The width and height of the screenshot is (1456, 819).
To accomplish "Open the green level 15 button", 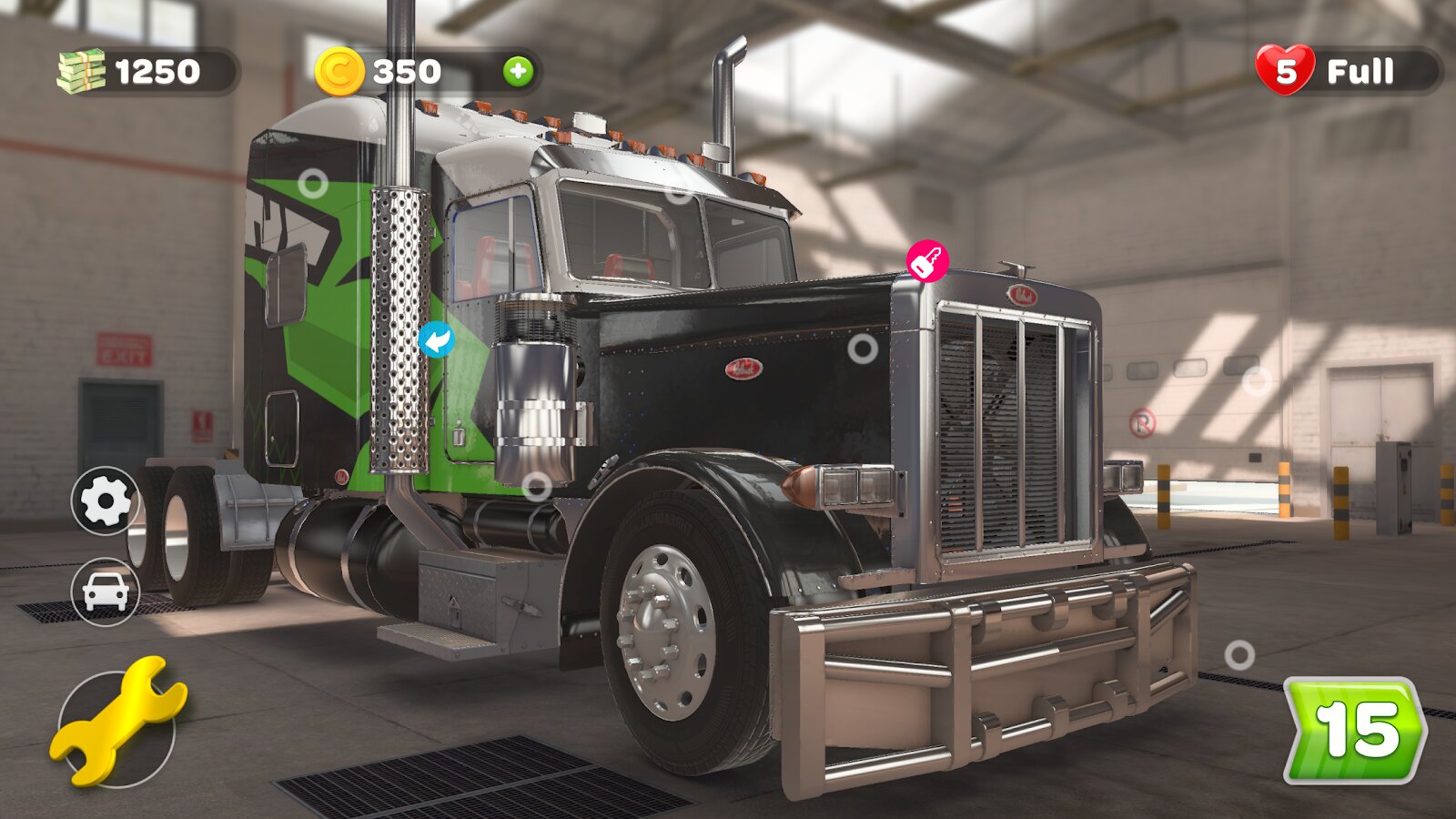I will coord(1355,731).
